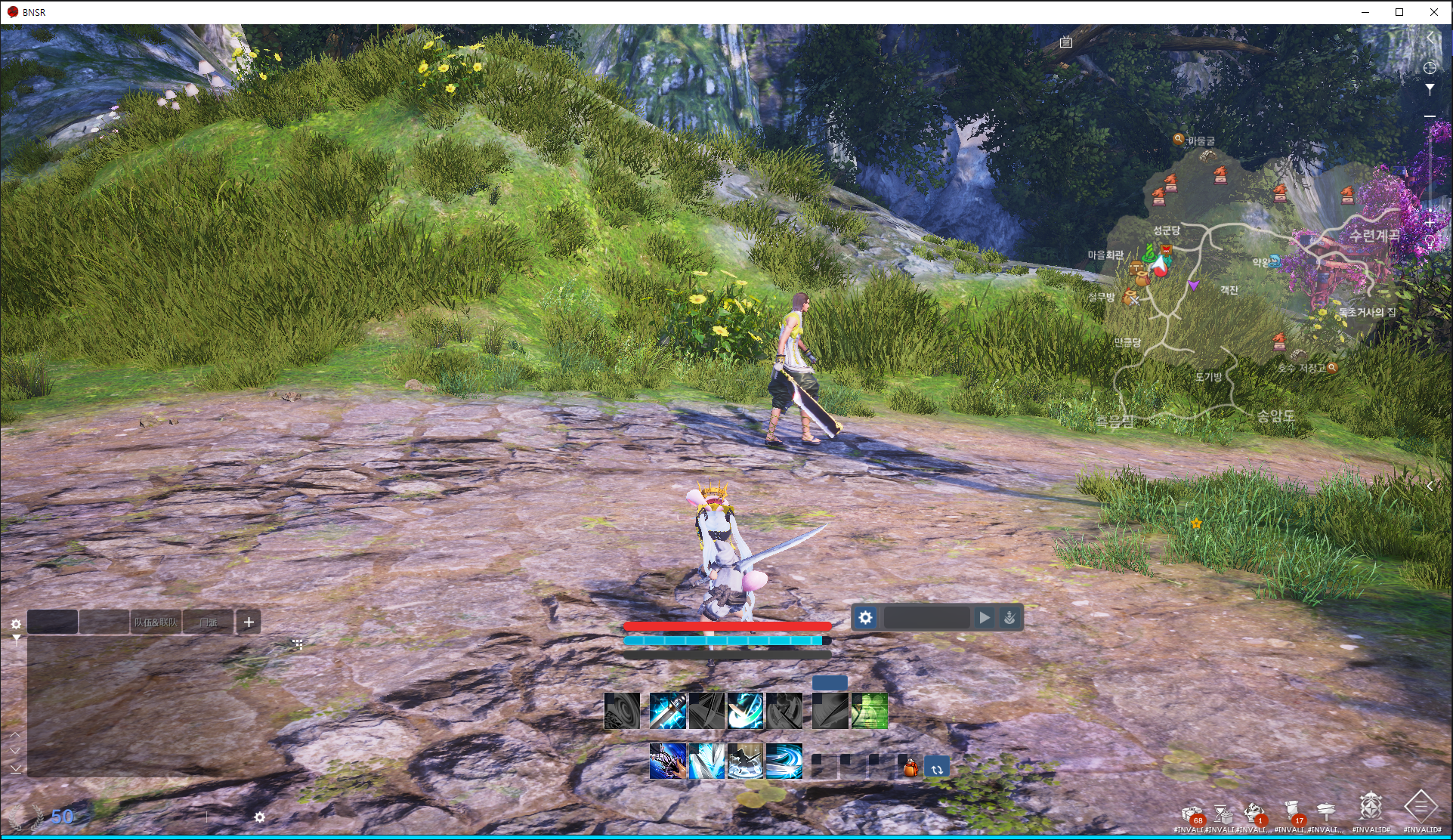Switch to the 门派 chat tab

[x=208, y=622]
